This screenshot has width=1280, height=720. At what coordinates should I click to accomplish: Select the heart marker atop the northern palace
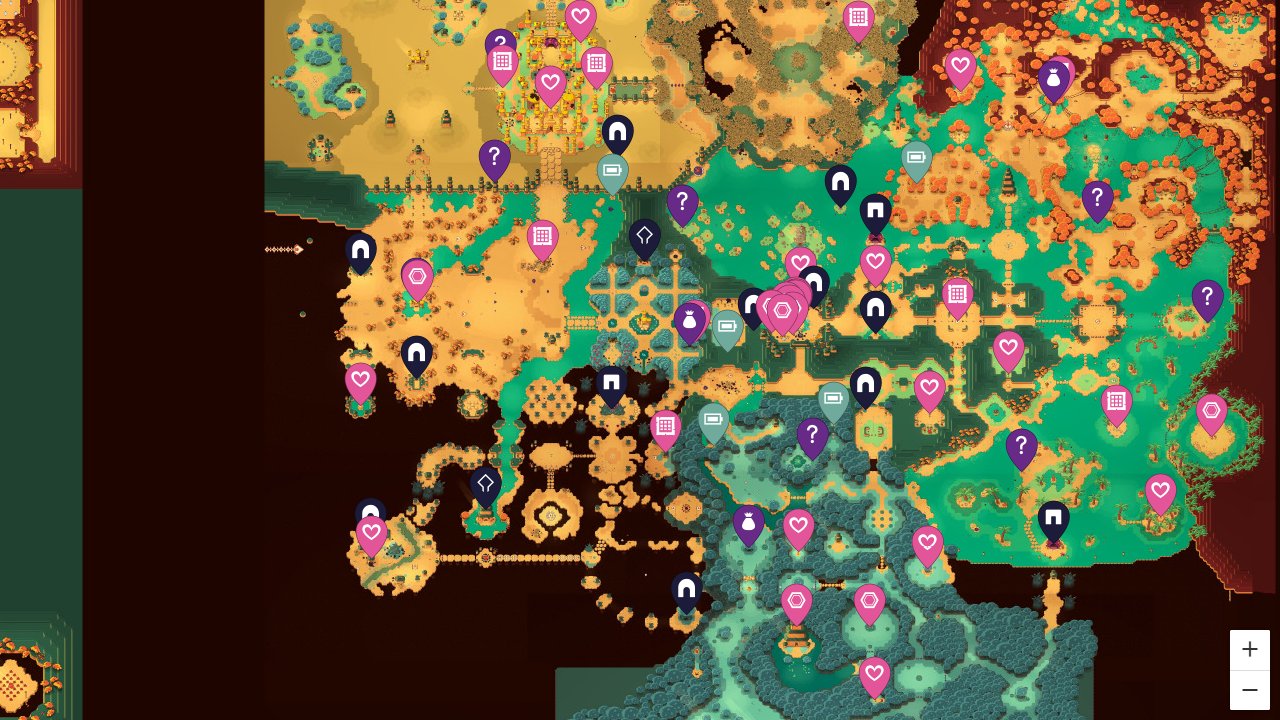pyautogui.click(x=580, y=17)
